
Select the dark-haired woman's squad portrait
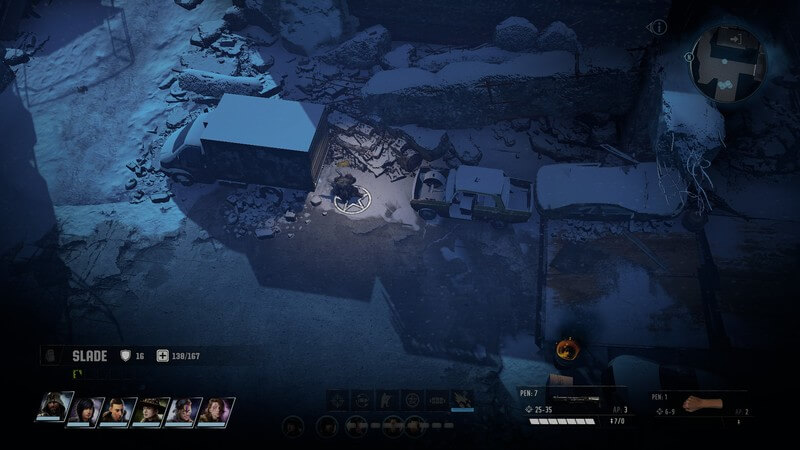[86, 410]
